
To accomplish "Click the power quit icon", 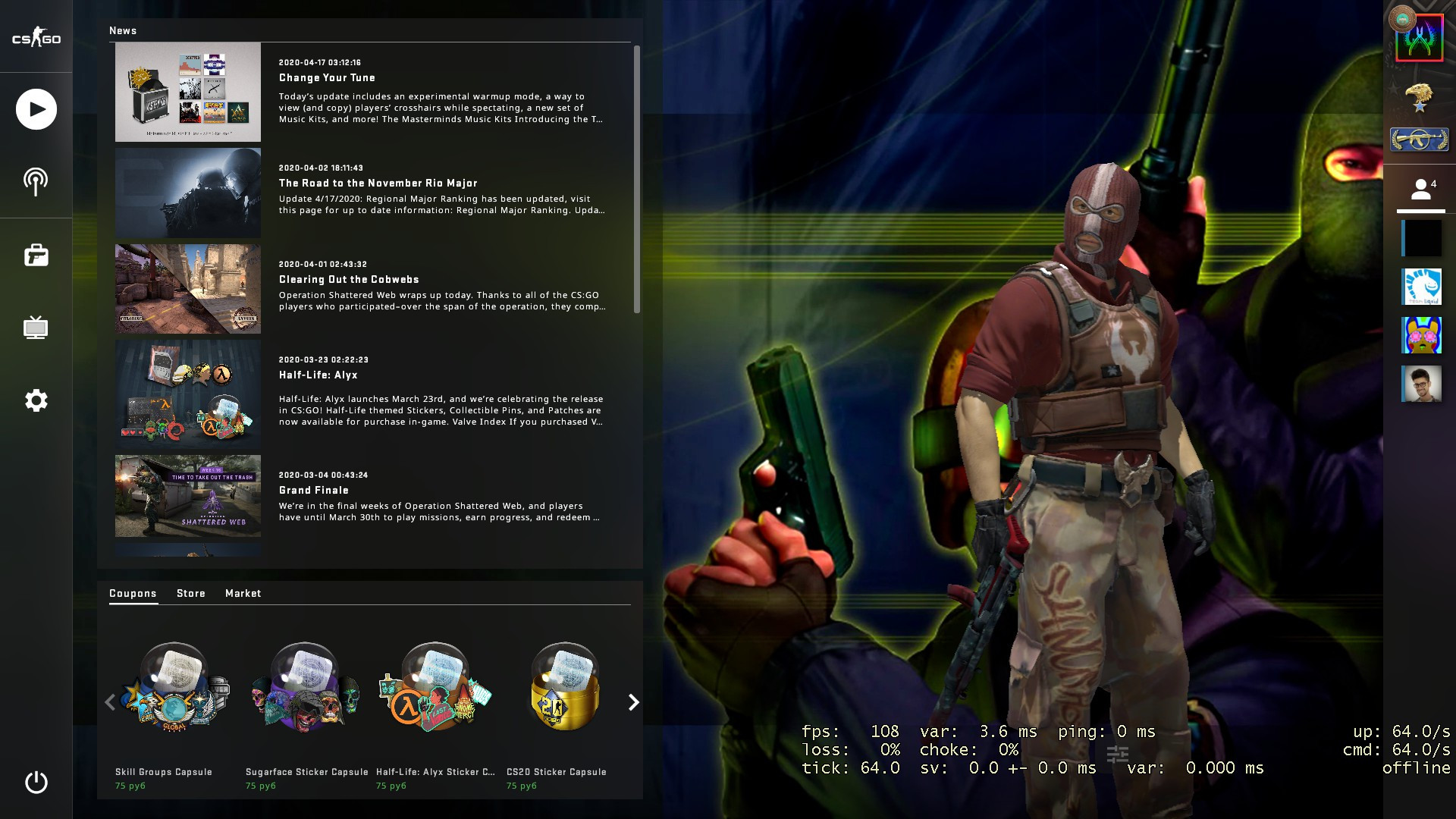I will (35, 783).
